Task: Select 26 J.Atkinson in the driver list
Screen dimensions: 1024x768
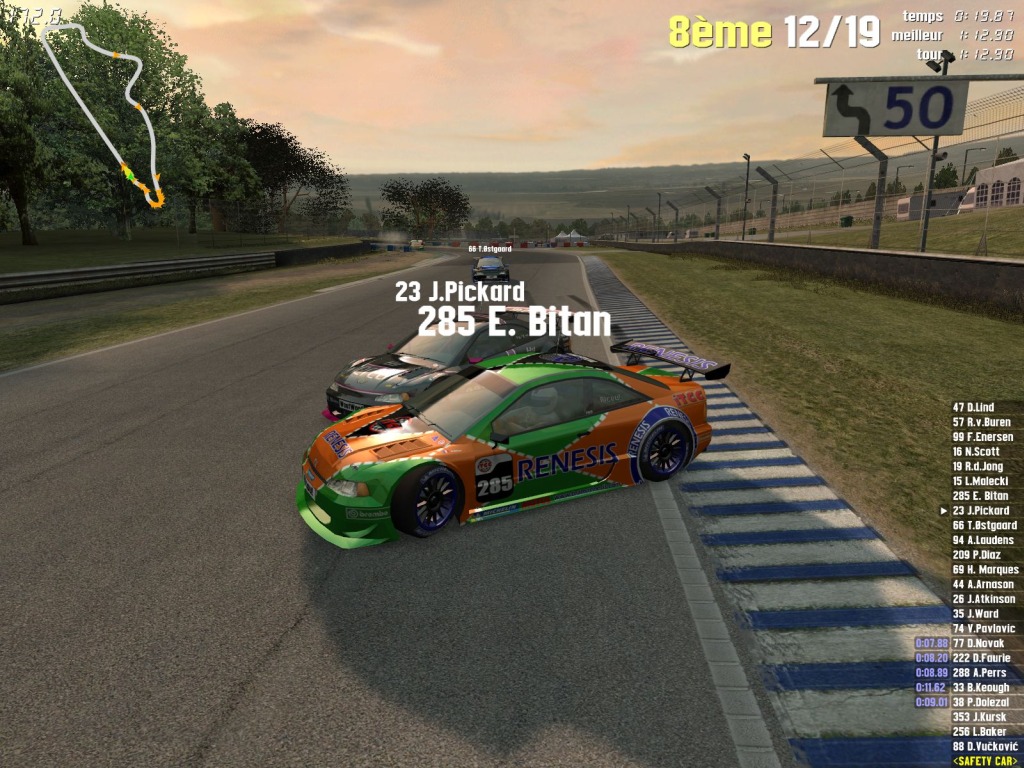Action: coord(983,599)
